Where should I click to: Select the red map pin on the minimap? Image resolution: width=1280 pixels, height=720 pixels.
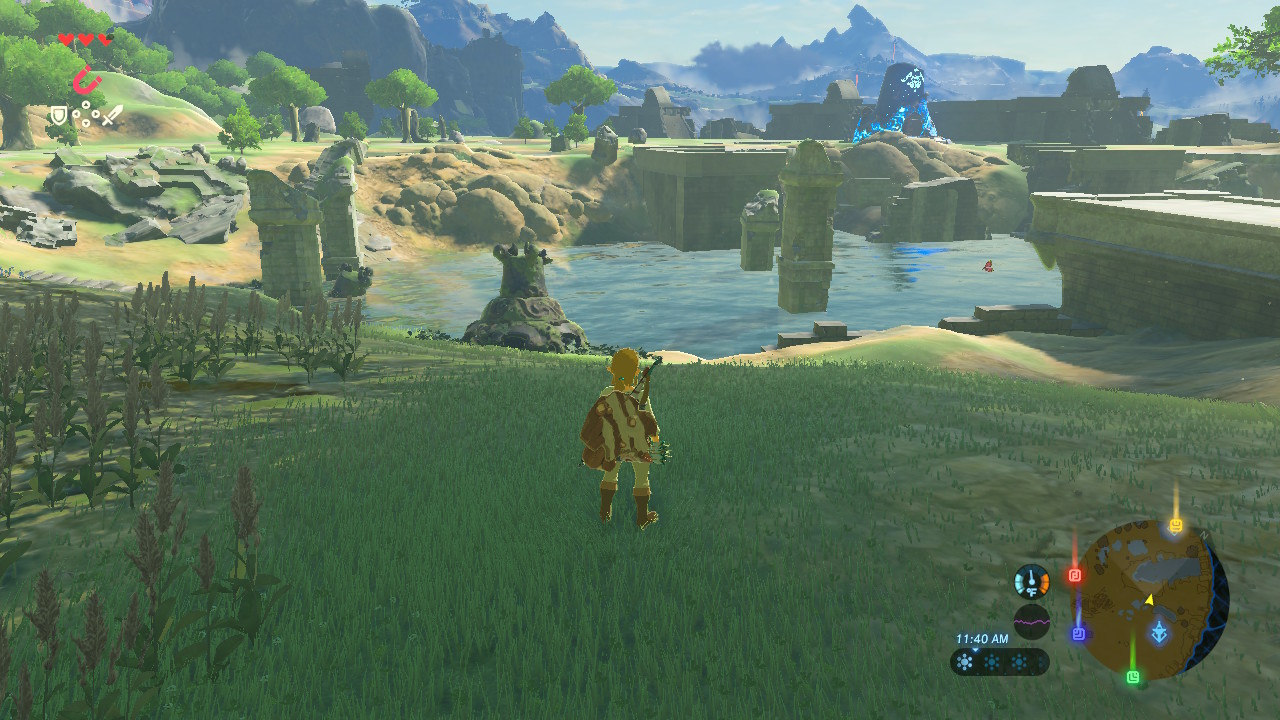[1074, 574]
